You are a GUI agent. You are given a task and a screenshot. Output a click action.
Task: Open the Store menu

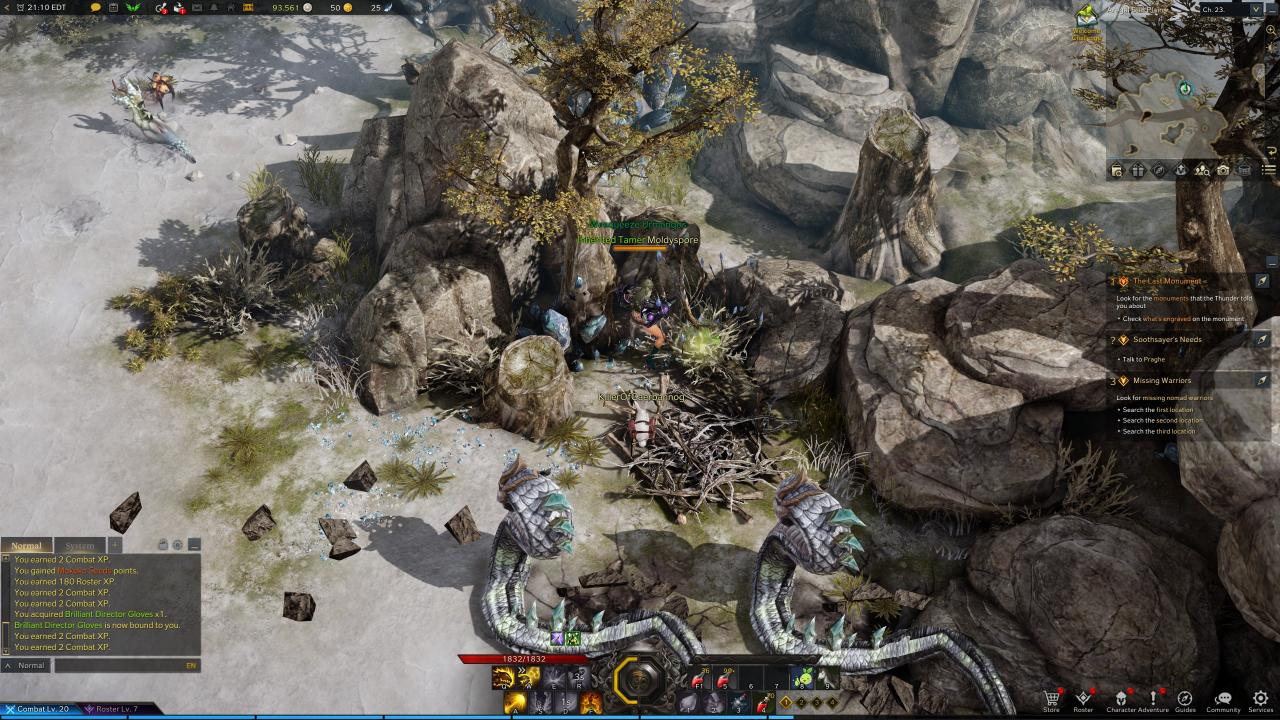[1051, 698]
